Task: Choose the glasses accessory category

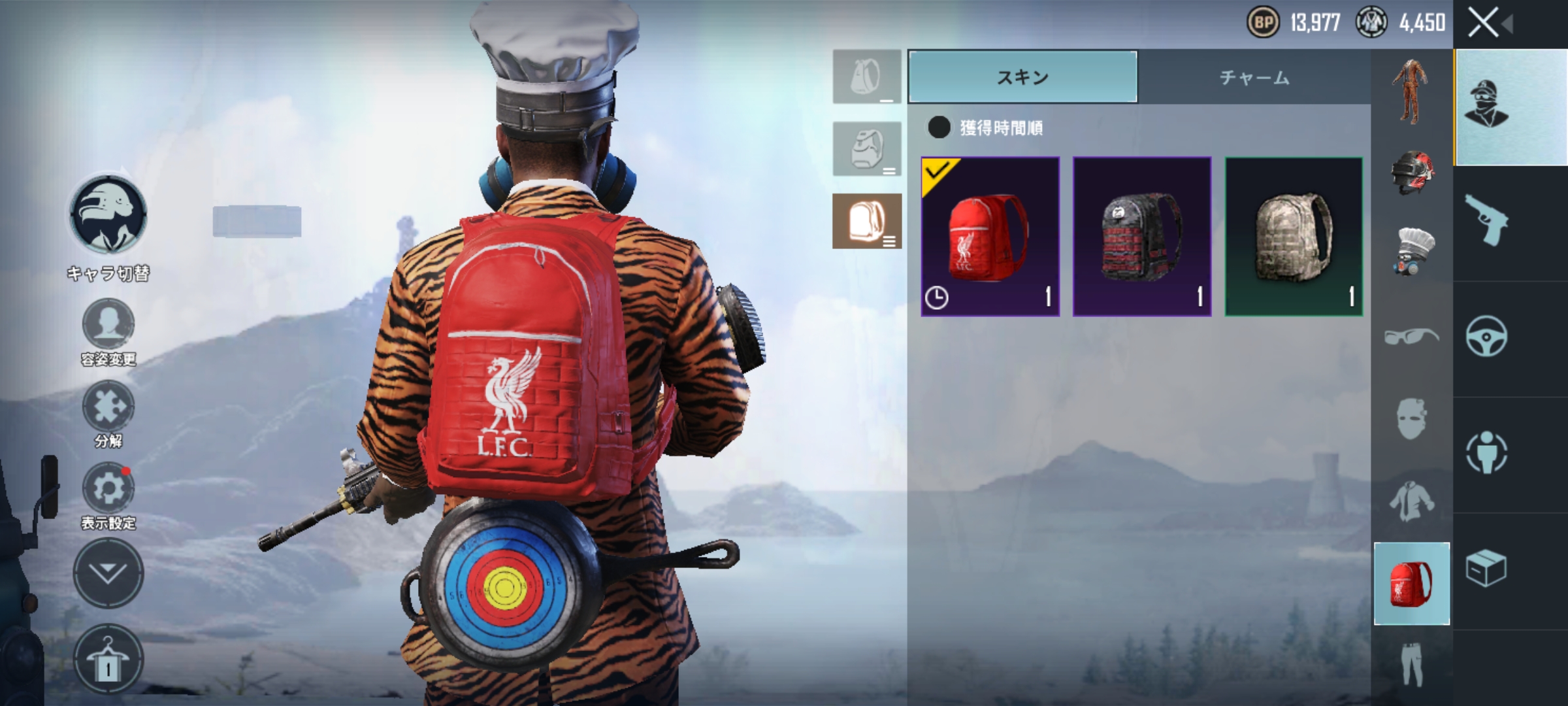Action: [x=1411, y=337]
